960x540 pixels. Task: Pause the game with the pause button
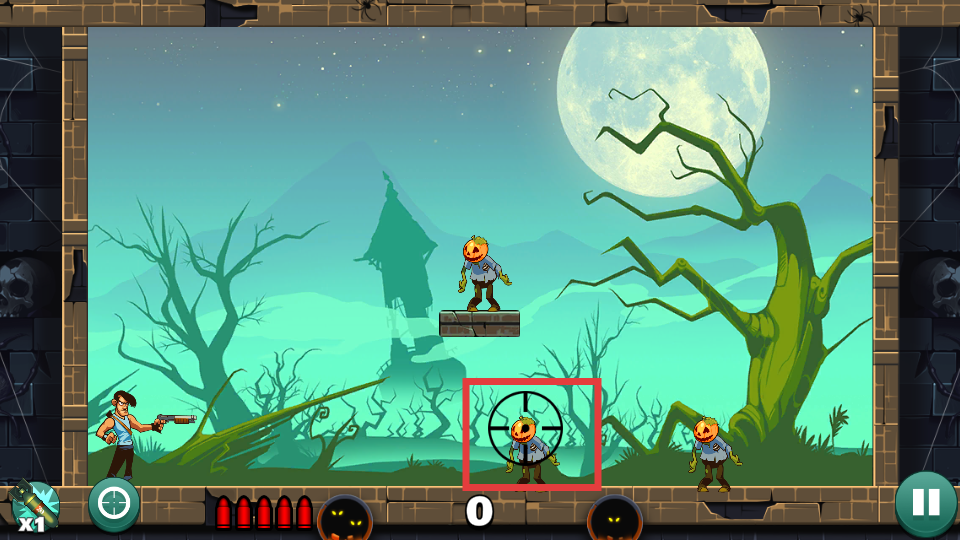tap(925, 502)
